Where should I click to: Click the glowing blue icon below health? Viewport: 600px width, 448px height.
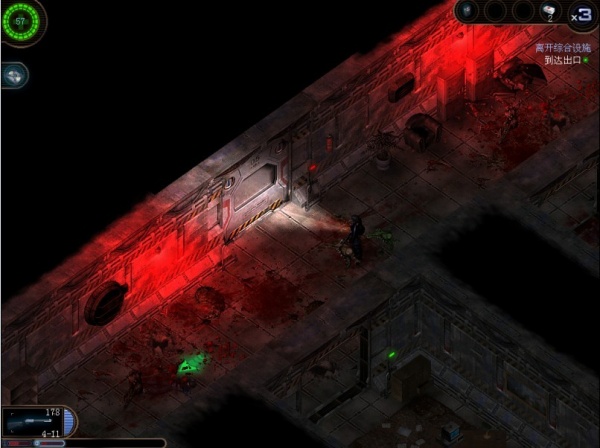(x=13, y=75)
